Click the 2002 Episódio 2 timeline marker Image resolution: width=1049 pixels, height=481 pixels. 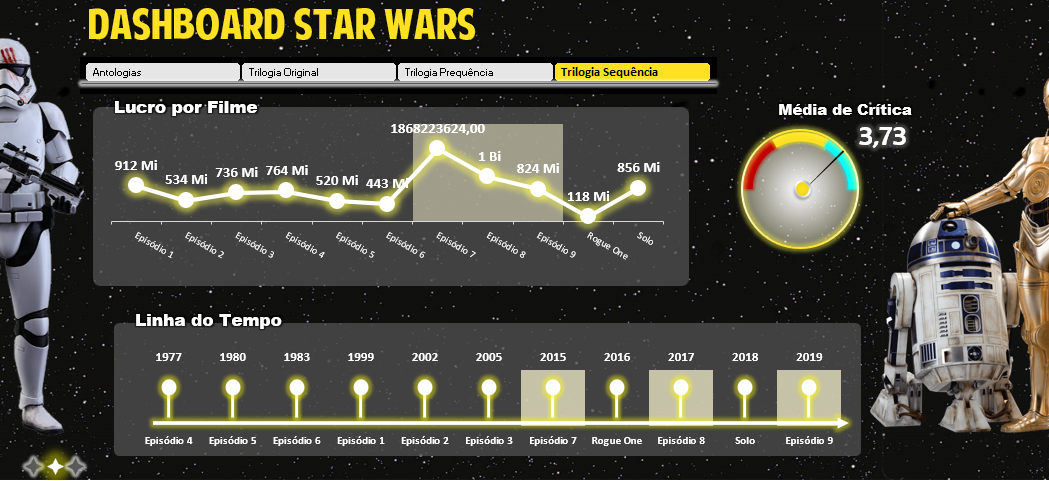tap(425, 388)
